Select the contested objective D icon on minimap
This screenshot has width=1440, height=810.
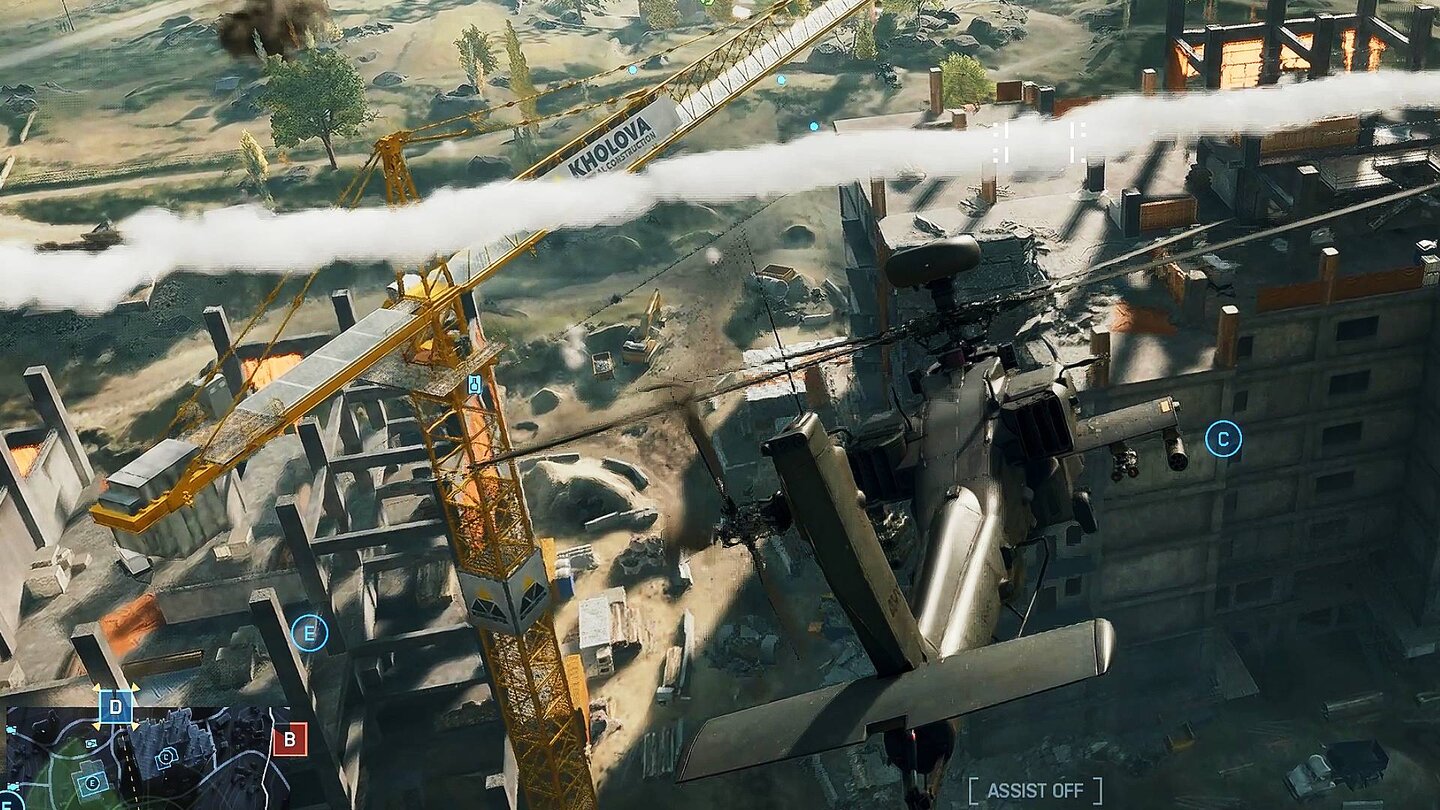pos(115,707)
